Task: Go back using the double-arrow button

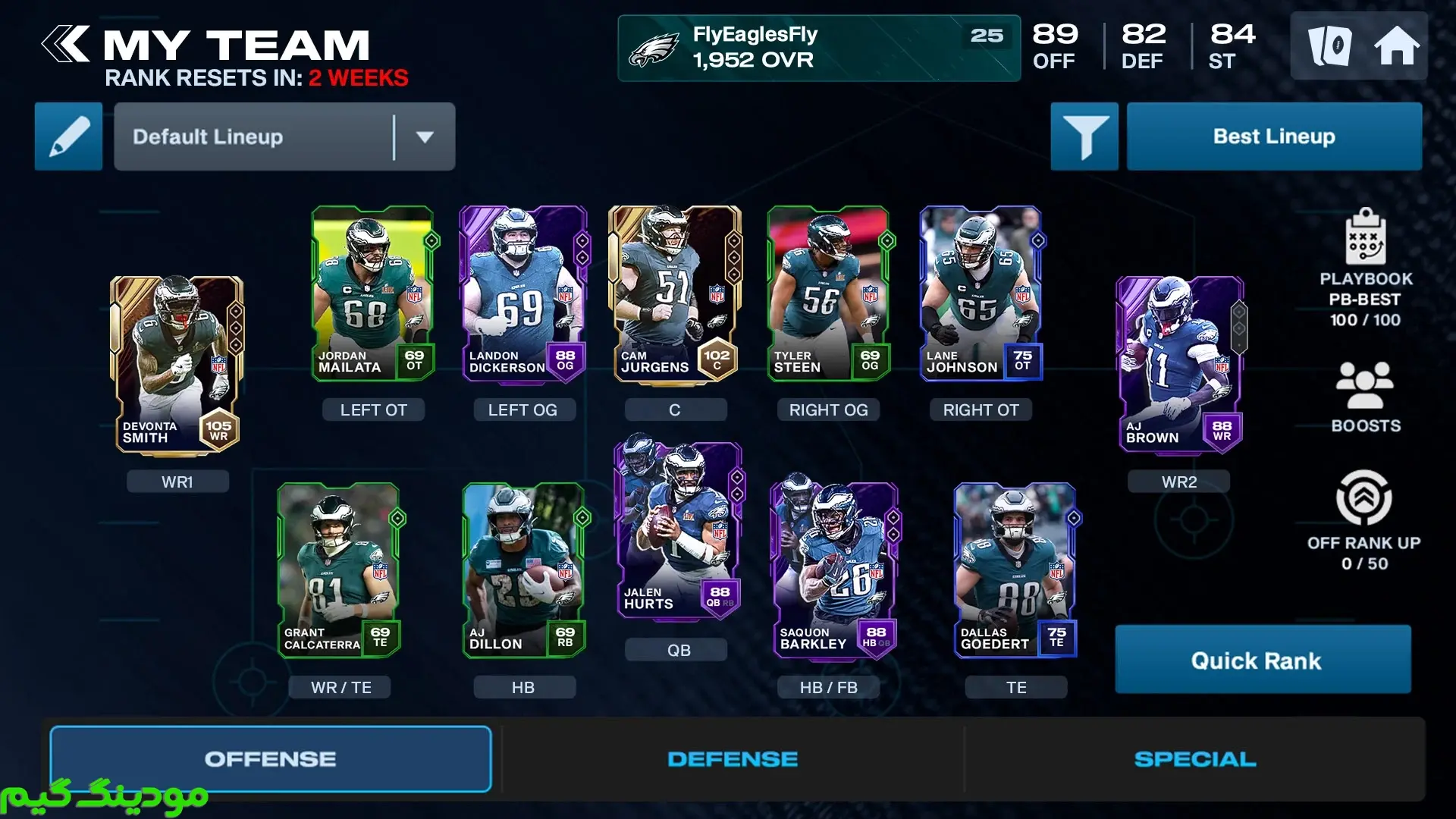Action: coord(67,44)
